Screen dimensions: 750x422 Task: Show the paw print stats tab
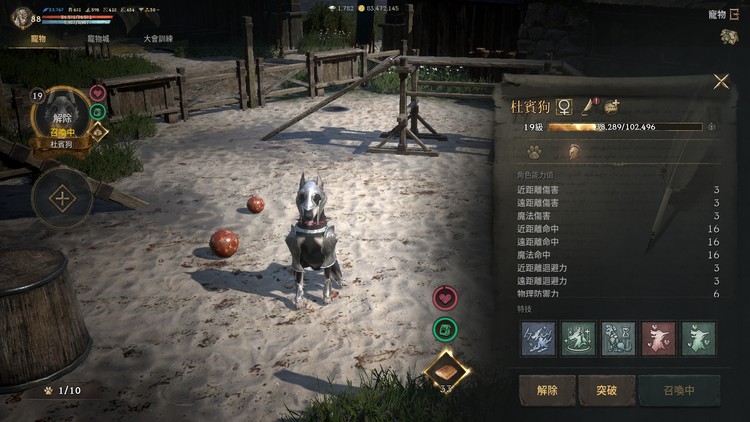535,152
